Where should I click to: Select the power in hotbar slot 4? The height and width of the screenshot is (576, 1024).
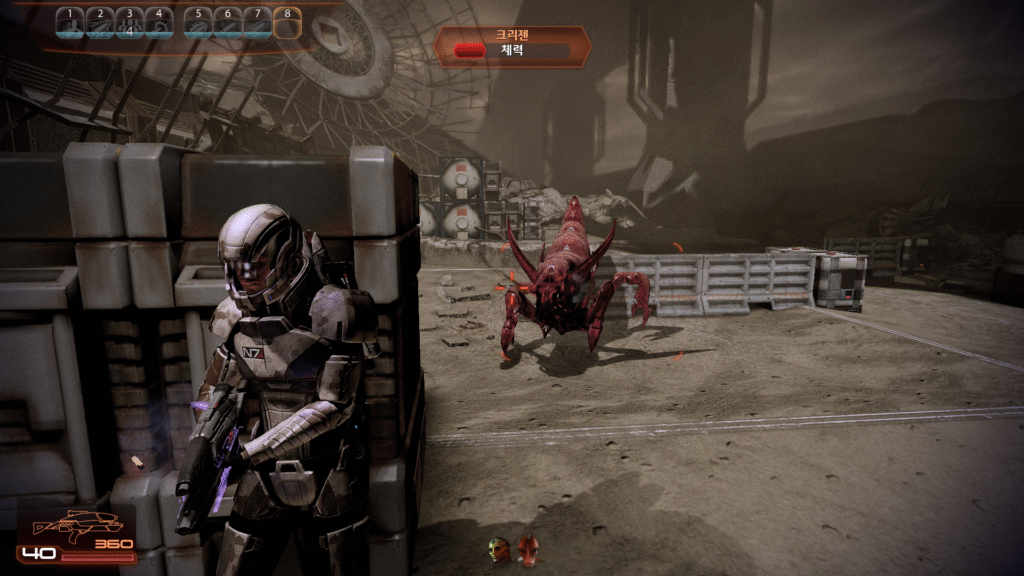point(158,22)
